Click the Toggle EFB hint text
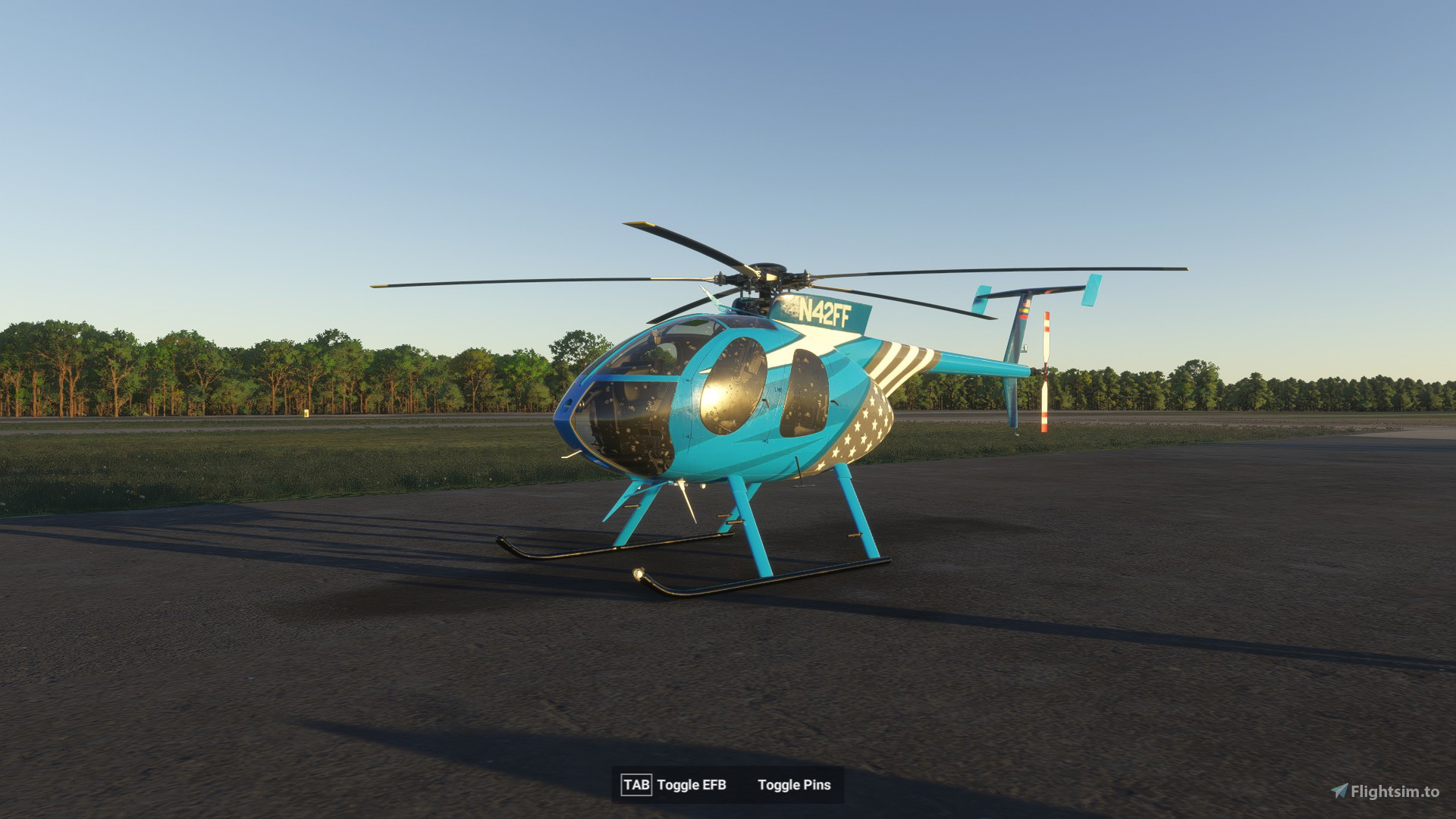The image size is (1456, 819). 692,786
